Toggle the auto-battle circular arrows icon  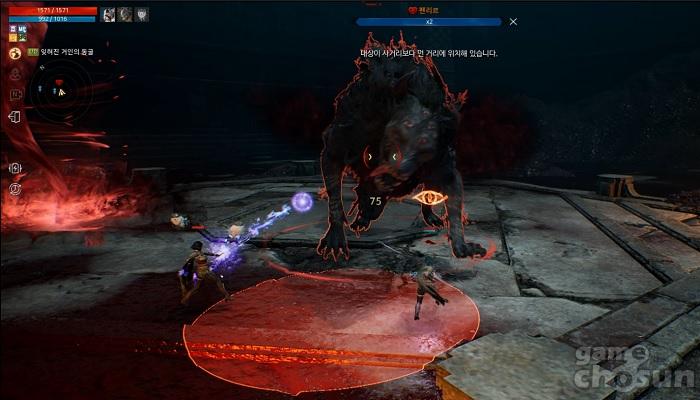click(x=16, y=188)
